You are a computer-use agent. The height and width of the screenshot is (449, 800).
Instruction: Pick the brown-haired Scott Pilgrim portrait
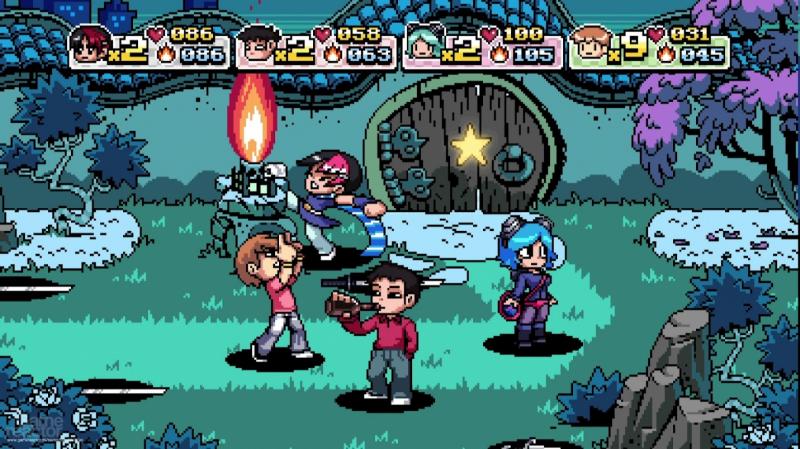click(x=591, y=45)
